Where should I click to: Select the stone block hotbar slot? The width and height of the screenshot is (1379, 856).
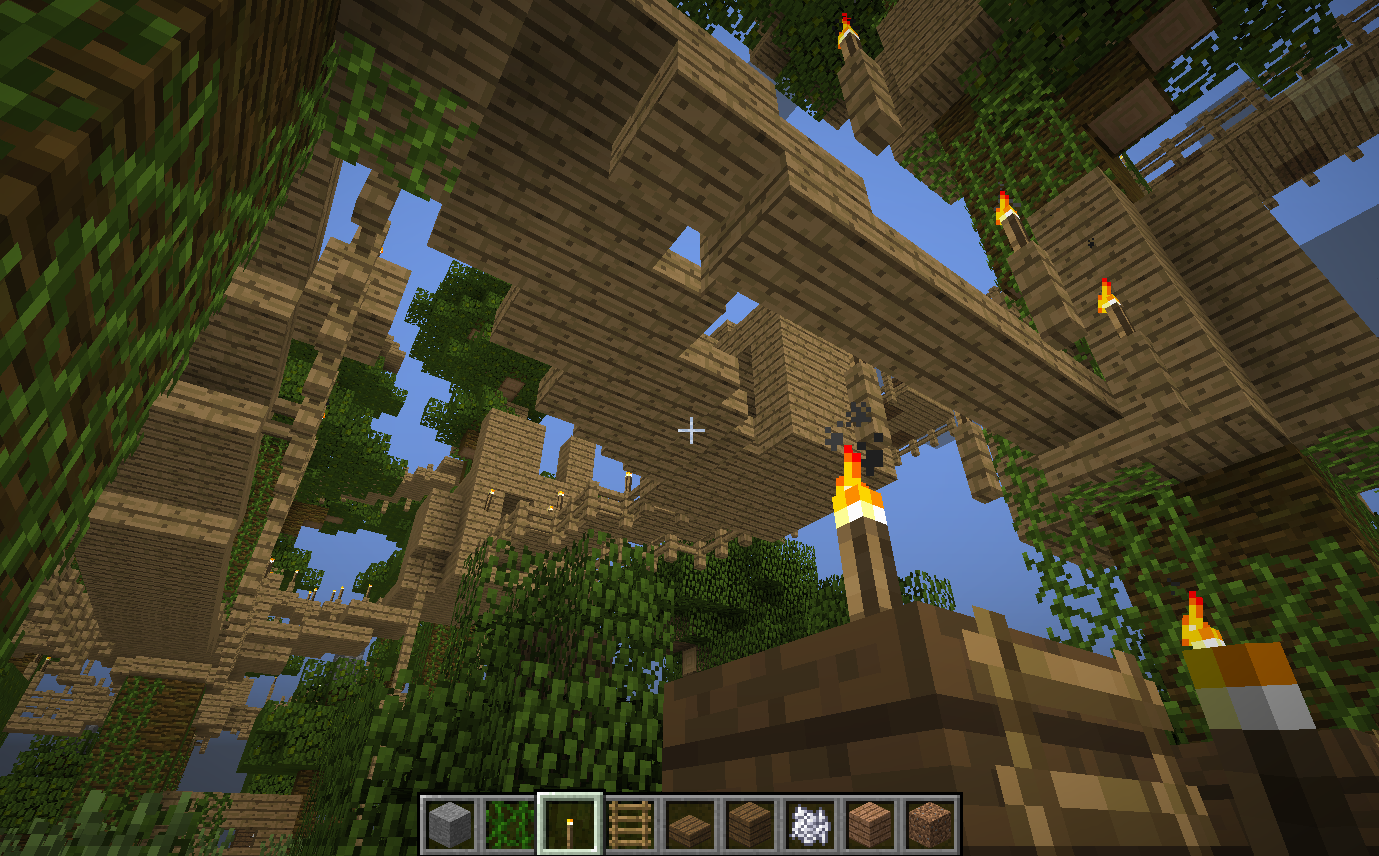pos(451,825)
